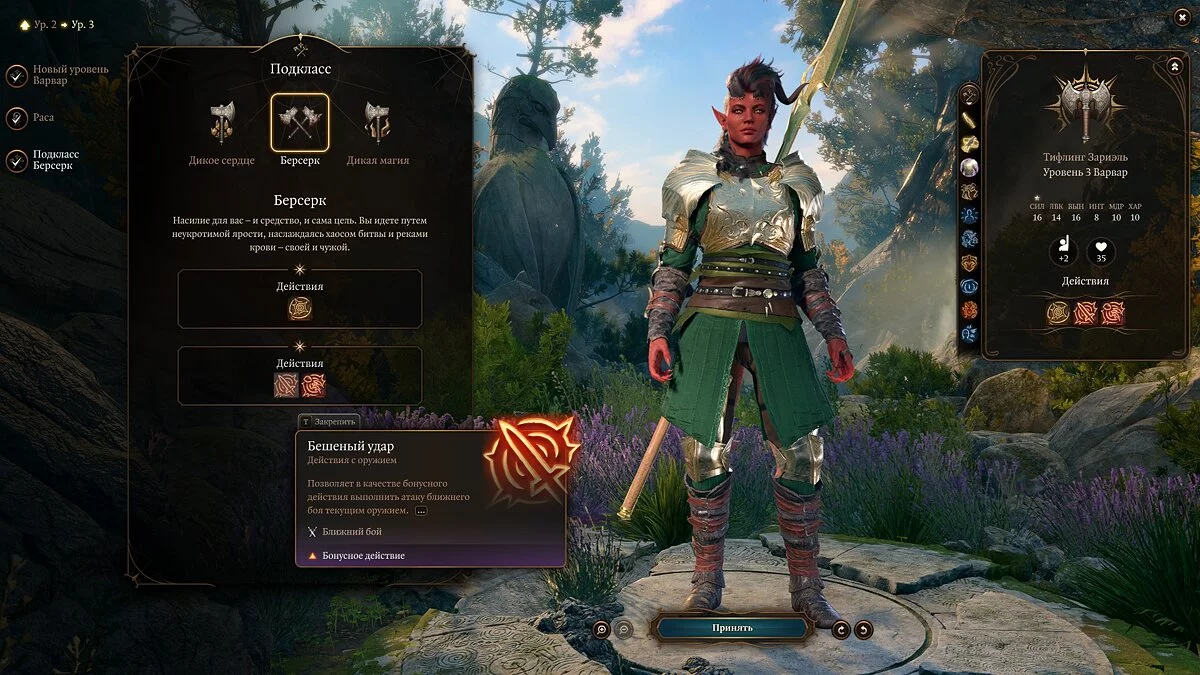Close the level-up screen
1200x675 pixels.
pos(1180,17)
